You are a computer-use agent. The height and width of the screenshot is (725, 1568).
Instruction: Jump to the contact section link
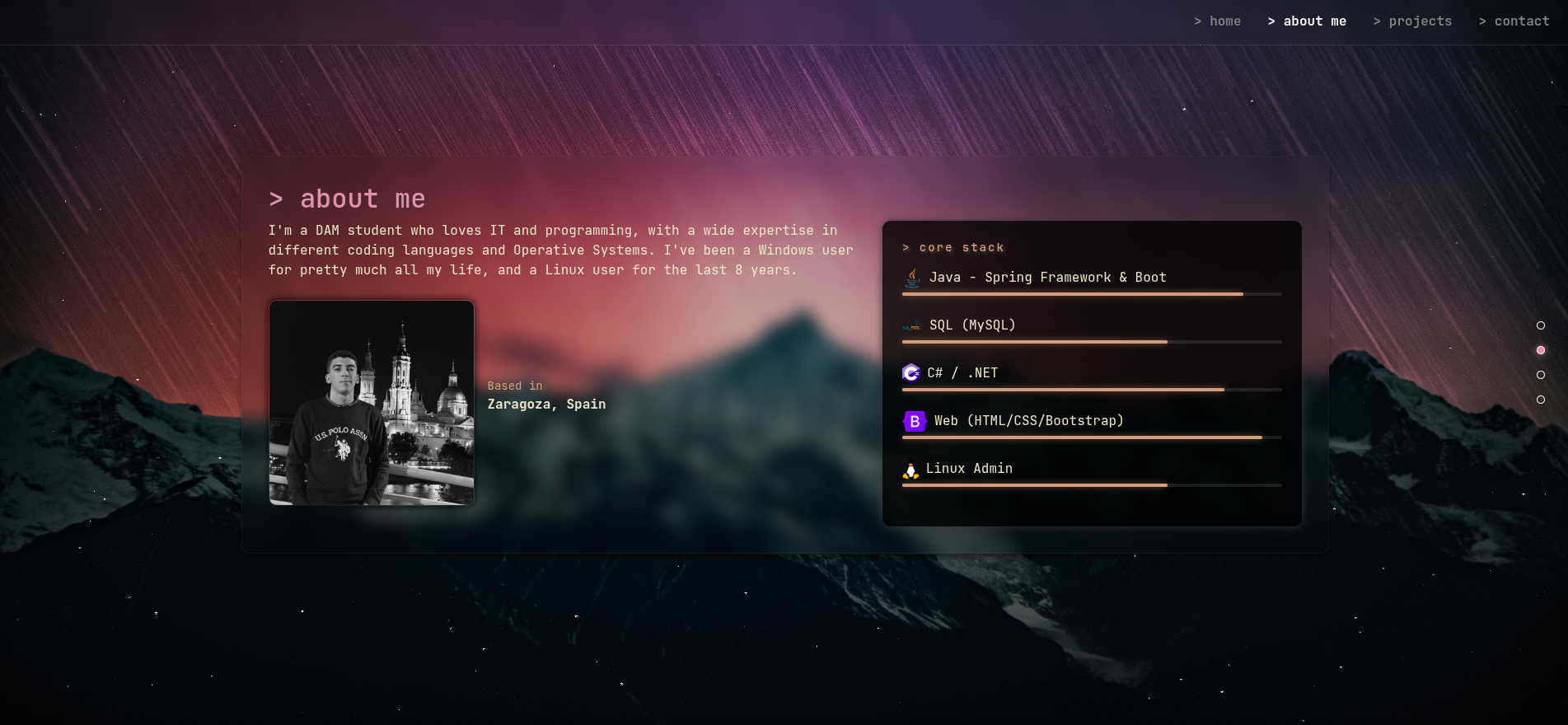pos(1514,21)
